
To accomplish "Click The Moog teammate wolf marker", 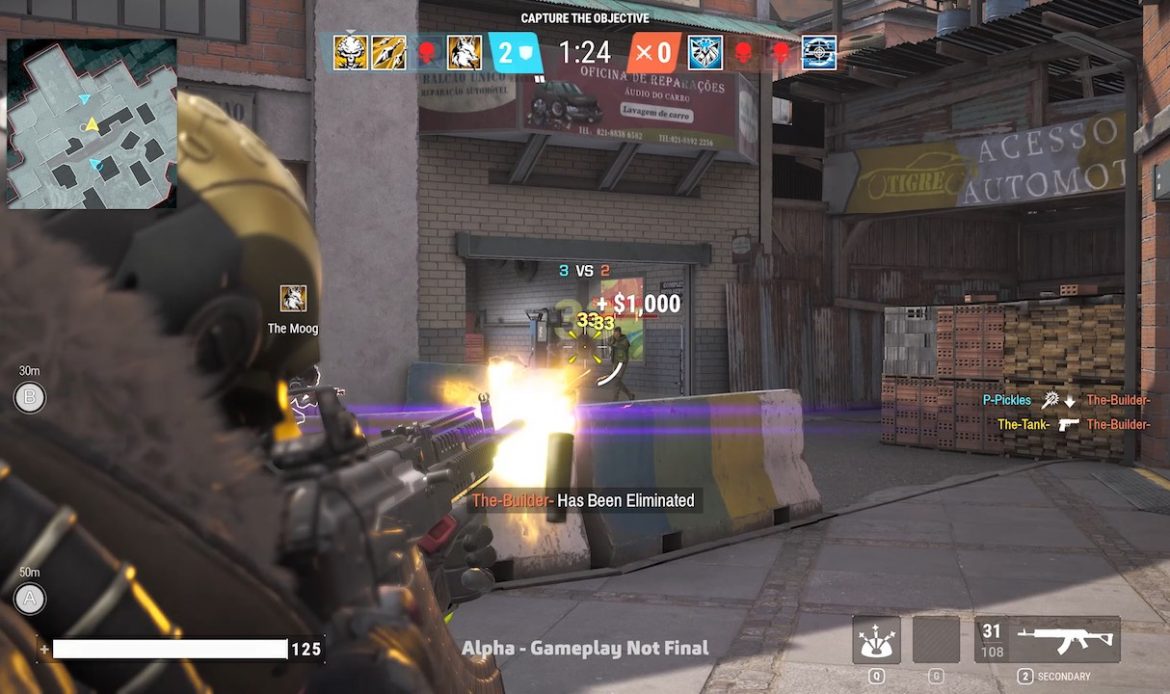I will click(x=293, y=298).
